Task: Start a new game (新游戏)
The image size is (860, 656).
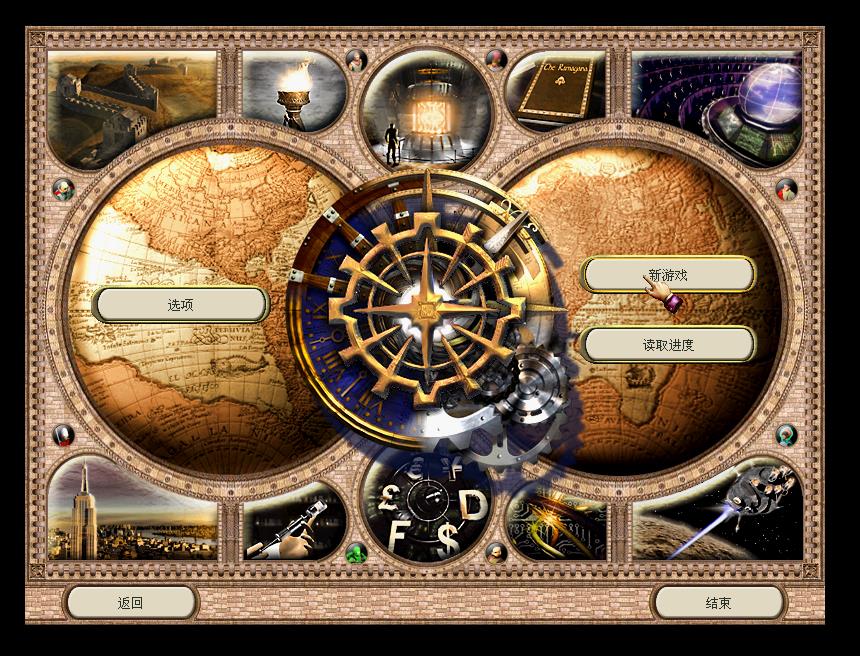Action: pos(668,274)
